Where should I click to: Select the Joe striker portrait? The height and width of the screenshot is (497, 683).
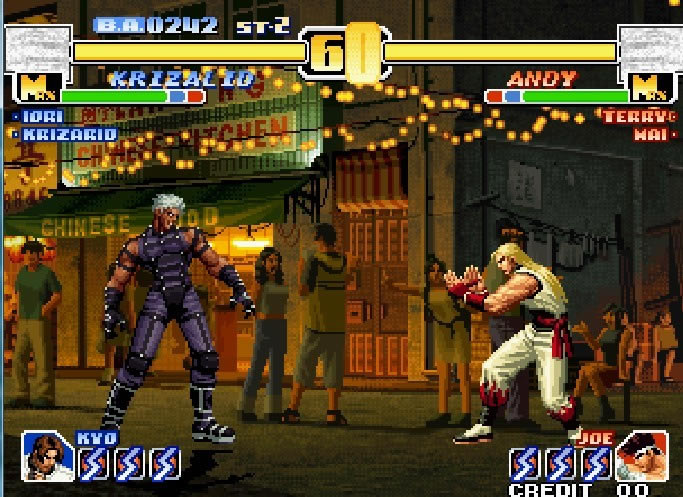[641, 456]
